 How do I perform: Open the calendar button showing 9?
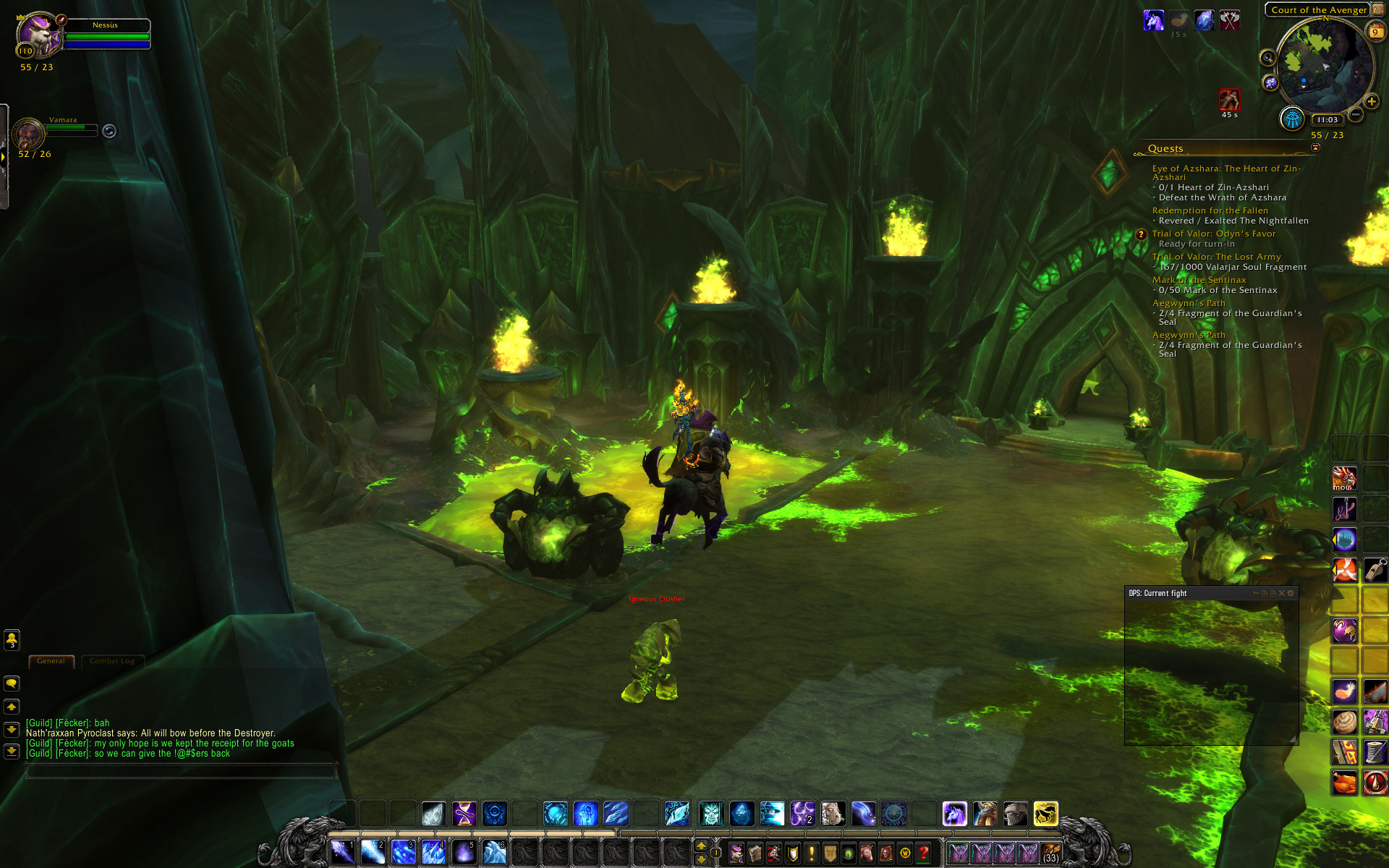(1375, 31)
